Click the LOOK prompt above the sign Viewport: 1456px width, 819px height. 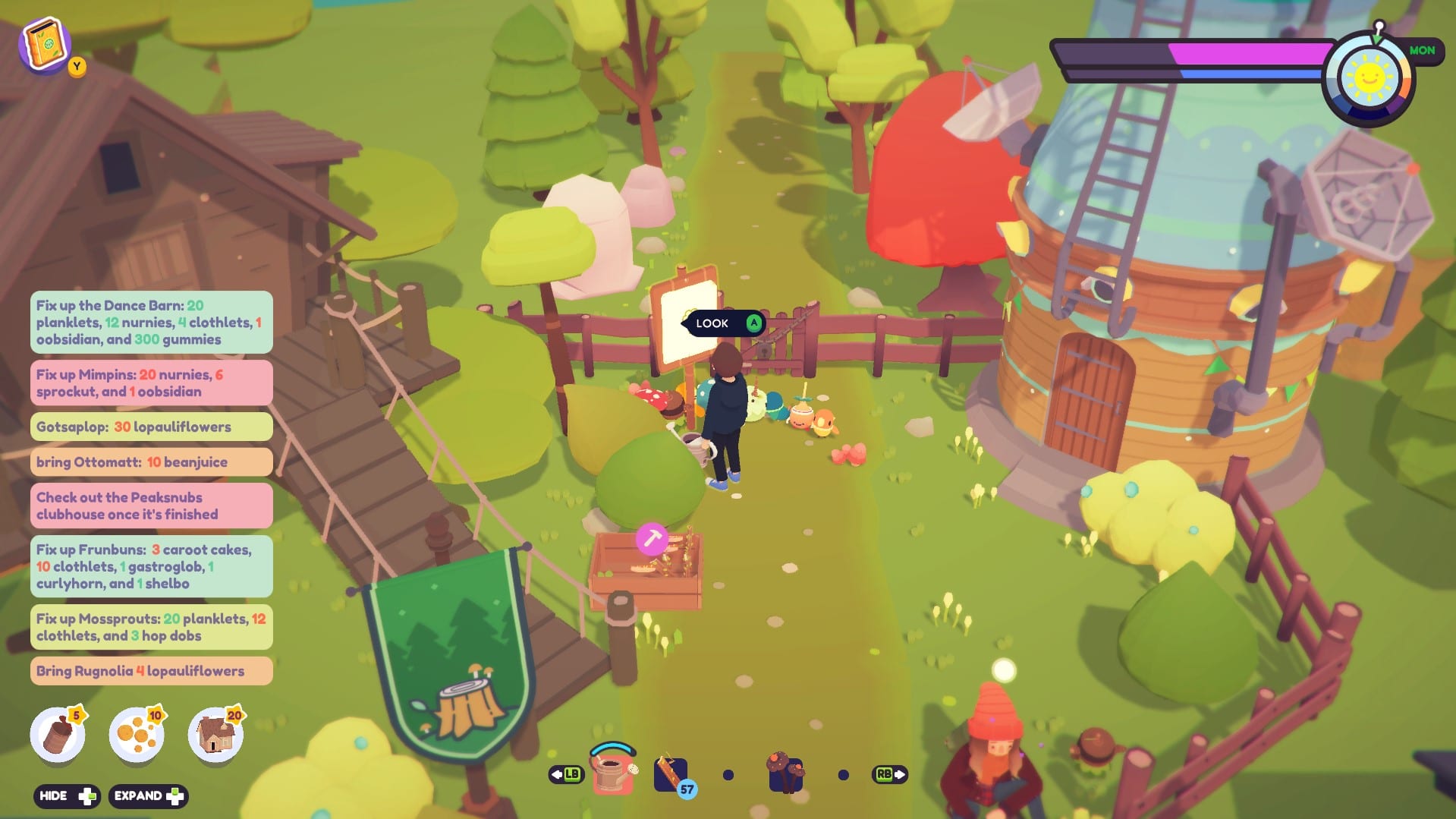pyautogui.click(x=719, y=323)
